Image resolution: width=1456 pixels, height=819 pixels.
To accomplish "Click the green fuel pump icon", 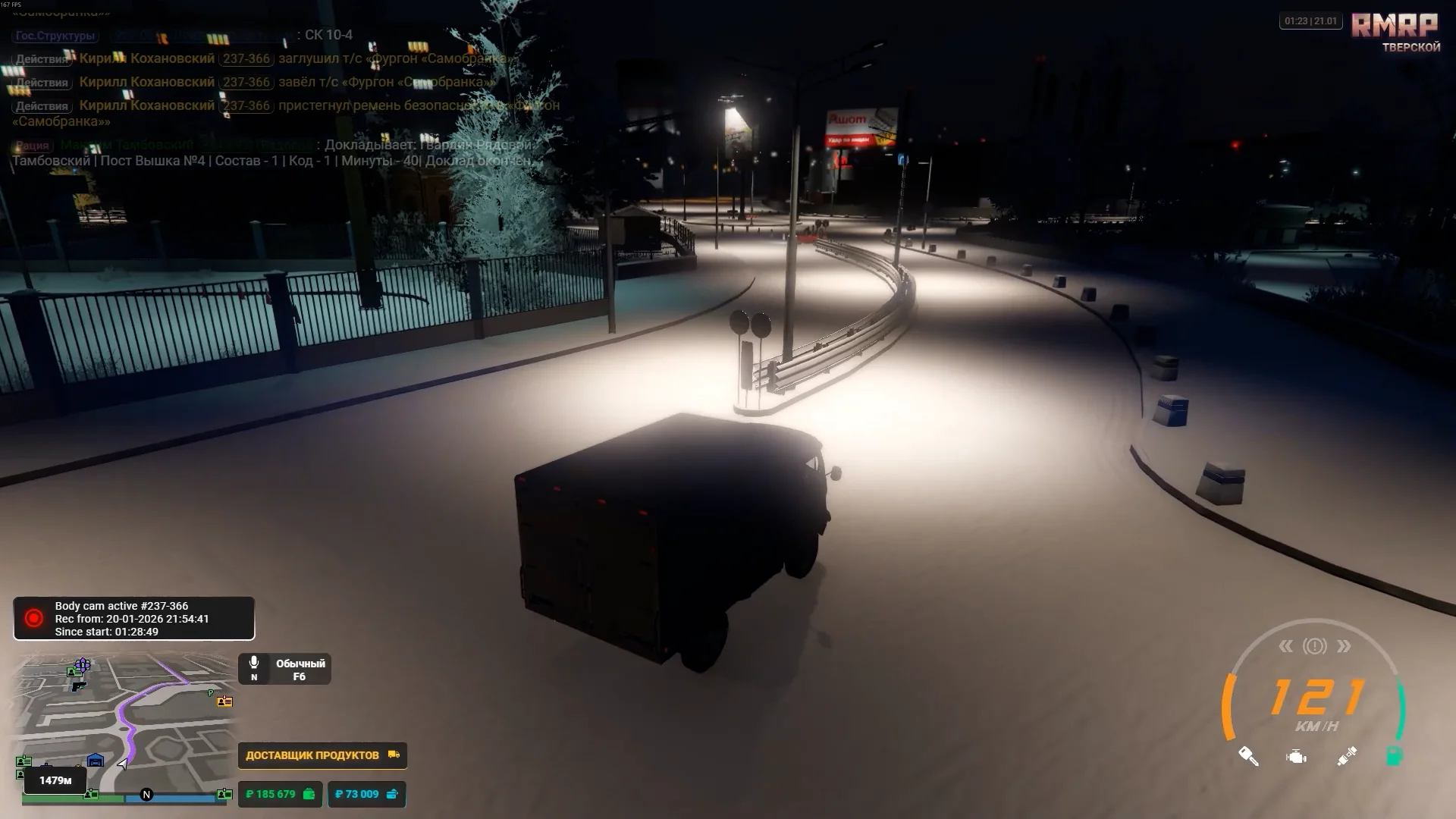I will [1394, 756].
